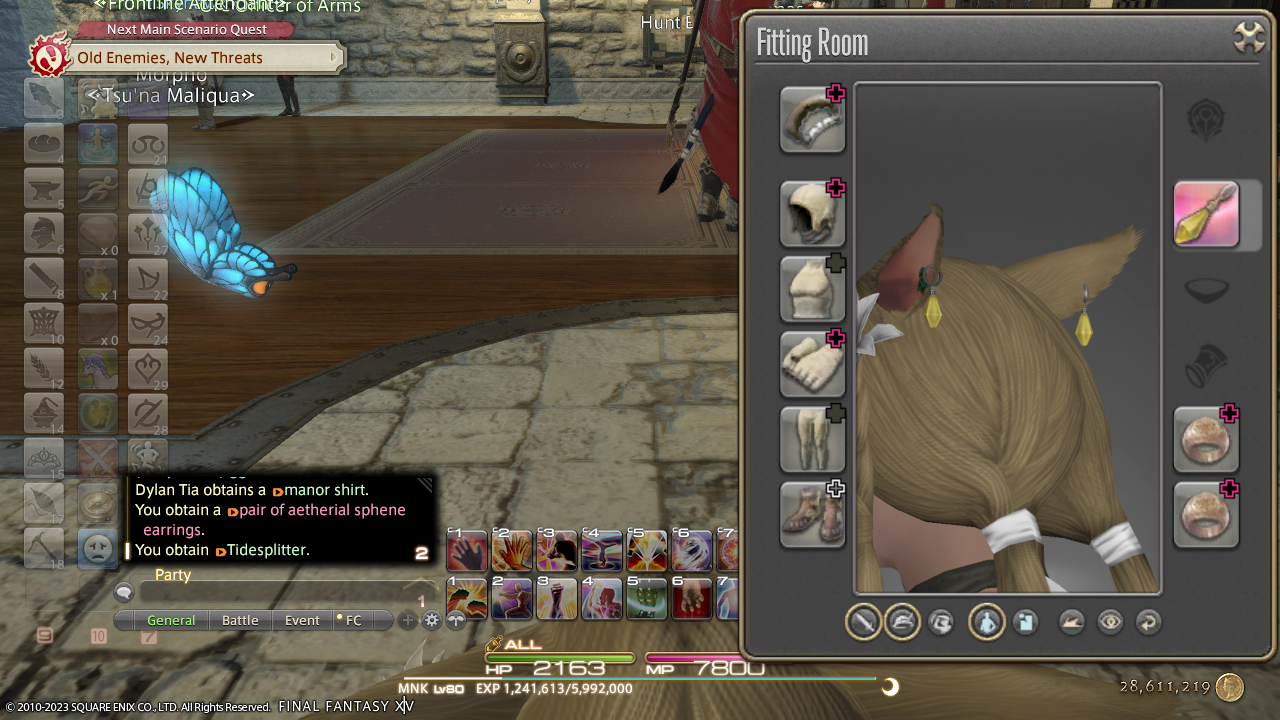Select the hooded head gear slot
1280x720 pixels.
point(812,214)
